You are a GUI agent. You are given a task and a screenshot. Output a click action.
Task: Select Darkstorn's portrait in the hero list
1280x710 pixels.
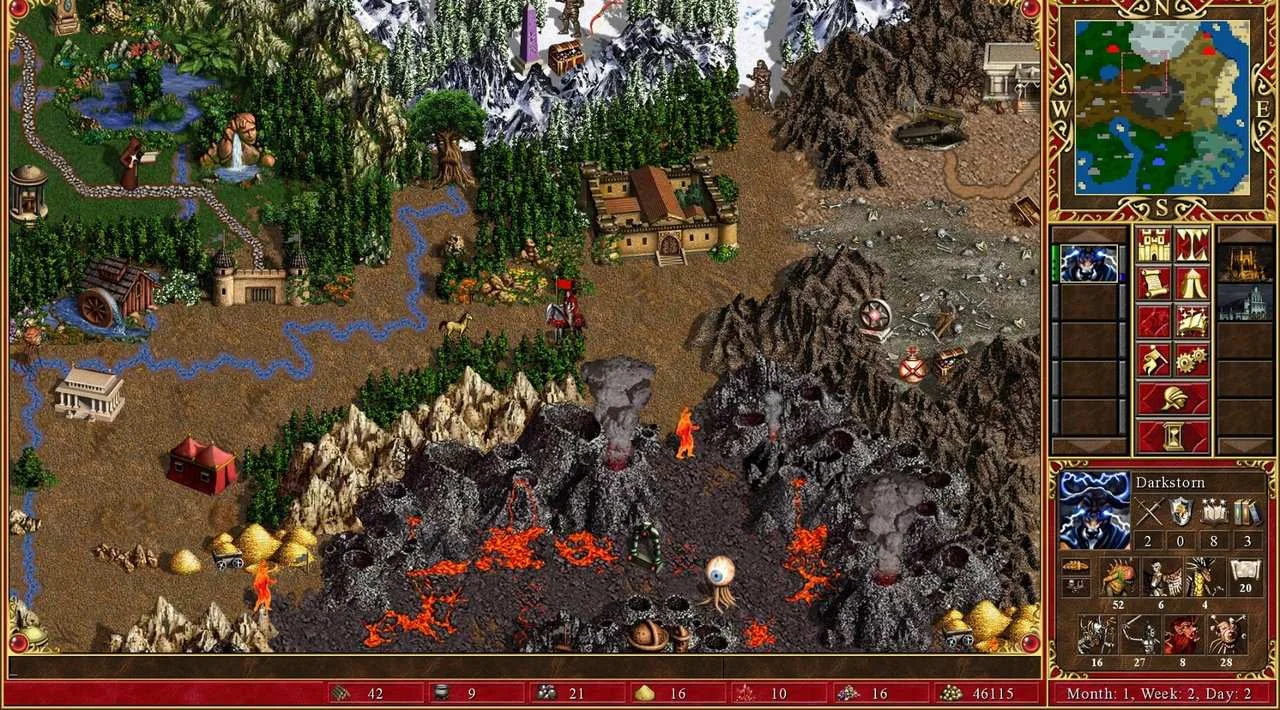[x=1088, y=265]
